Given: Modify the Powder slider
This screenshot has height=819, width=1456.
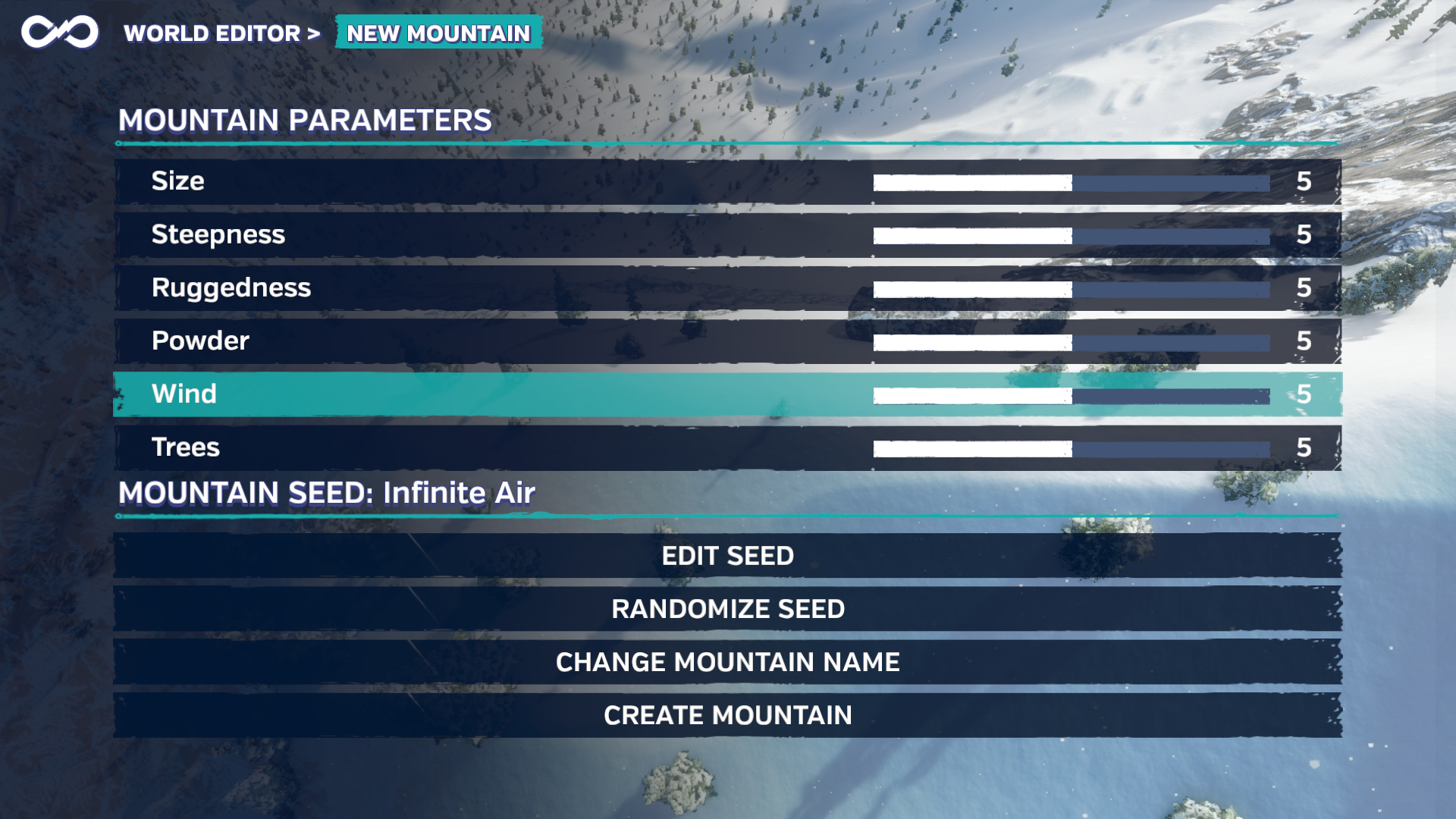Looking at the screenshot, I should pyautogui.click(x=1071, y=342).
